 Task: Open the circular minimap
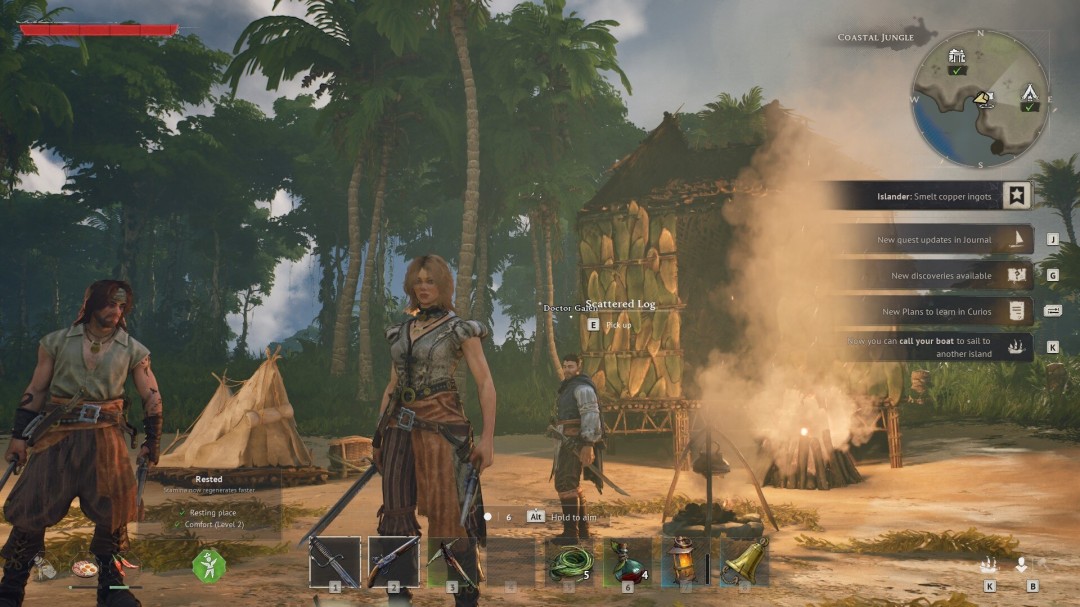[x=979, y=98]
